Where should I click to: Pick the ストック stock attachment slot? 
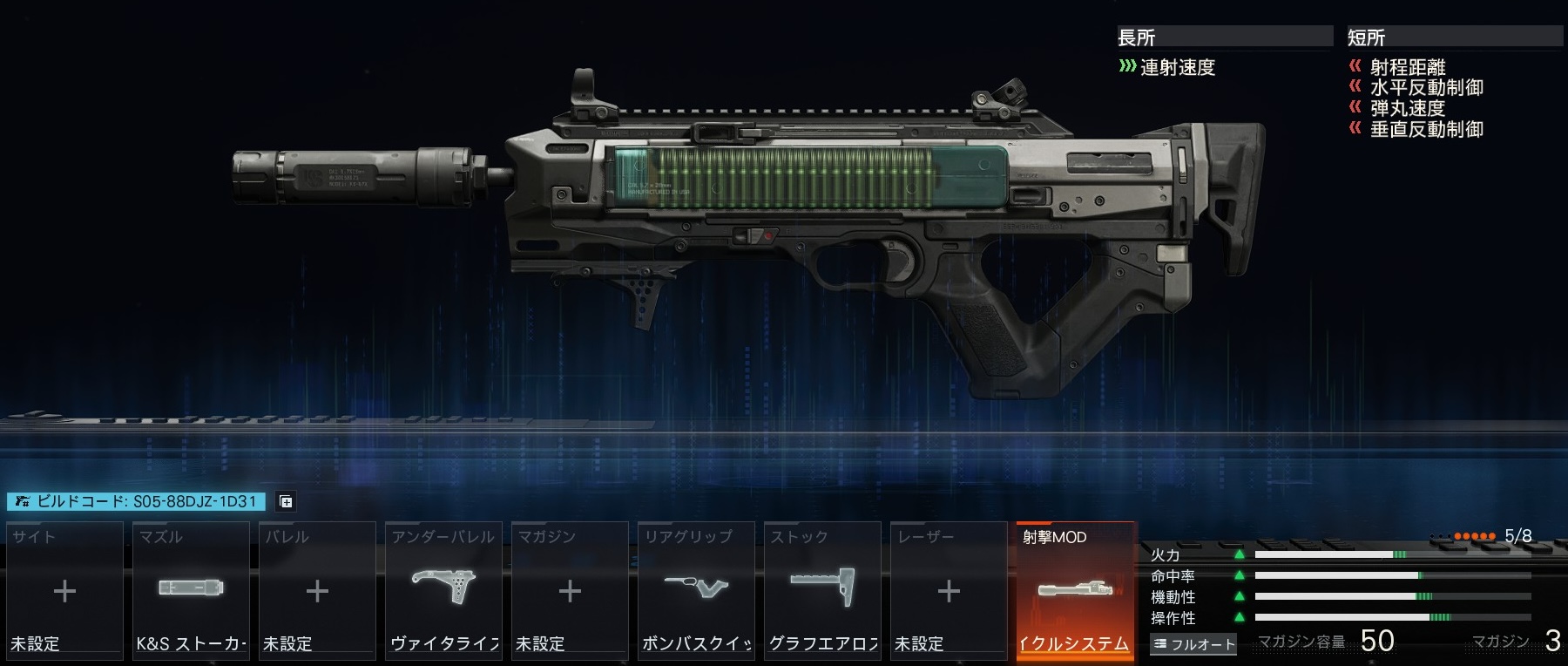pos(822,590)
